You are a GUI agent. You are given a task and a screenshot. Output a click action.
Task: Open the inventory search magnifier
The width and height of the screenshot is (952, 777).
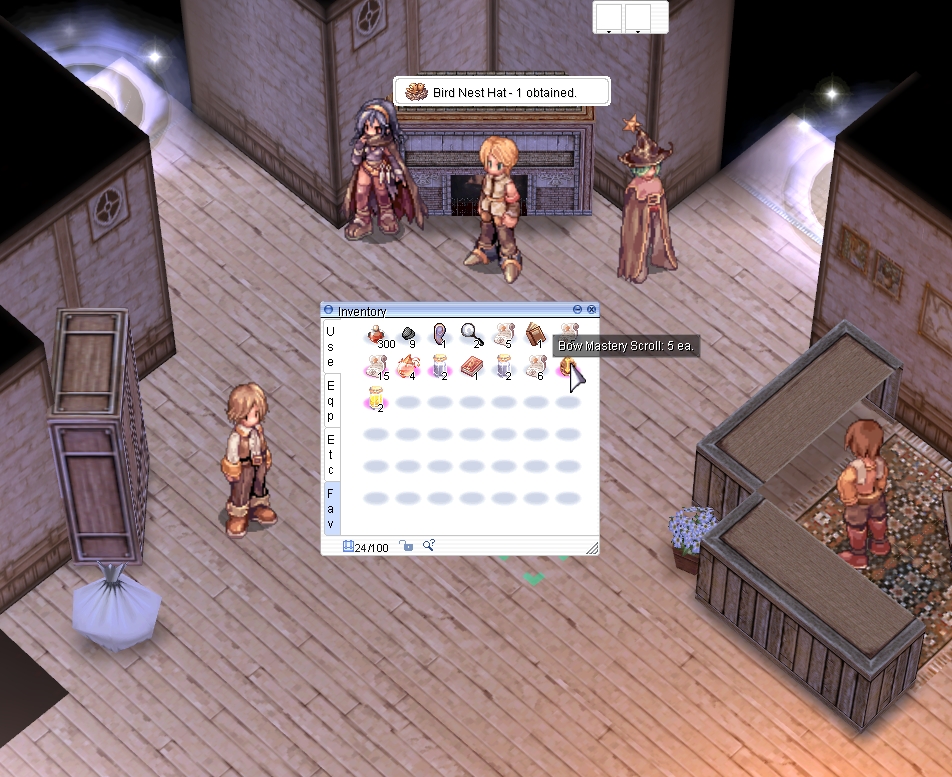pyautogui.click(x=428, y=545)
